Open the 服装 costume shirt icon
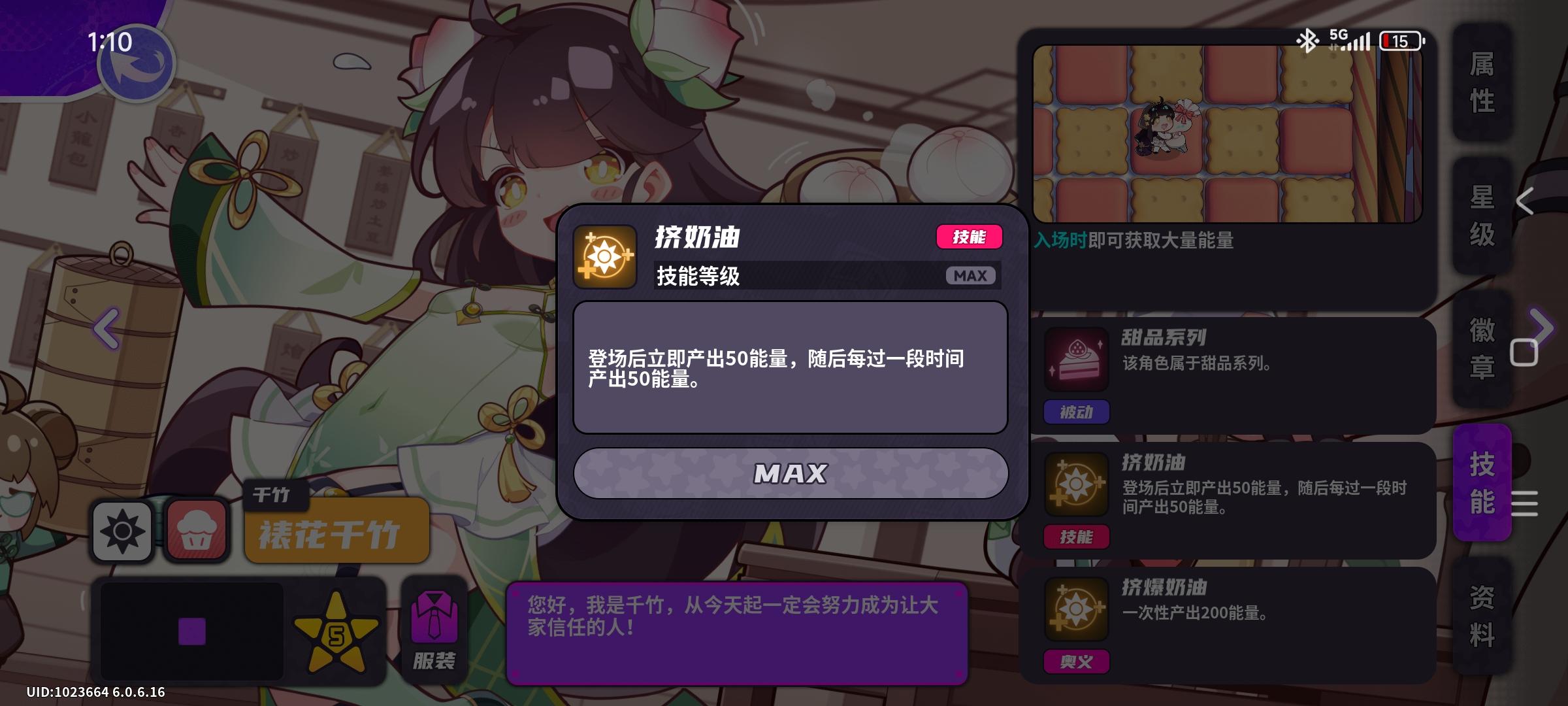This screenshot has height=706, width=1568. [434, 621]
